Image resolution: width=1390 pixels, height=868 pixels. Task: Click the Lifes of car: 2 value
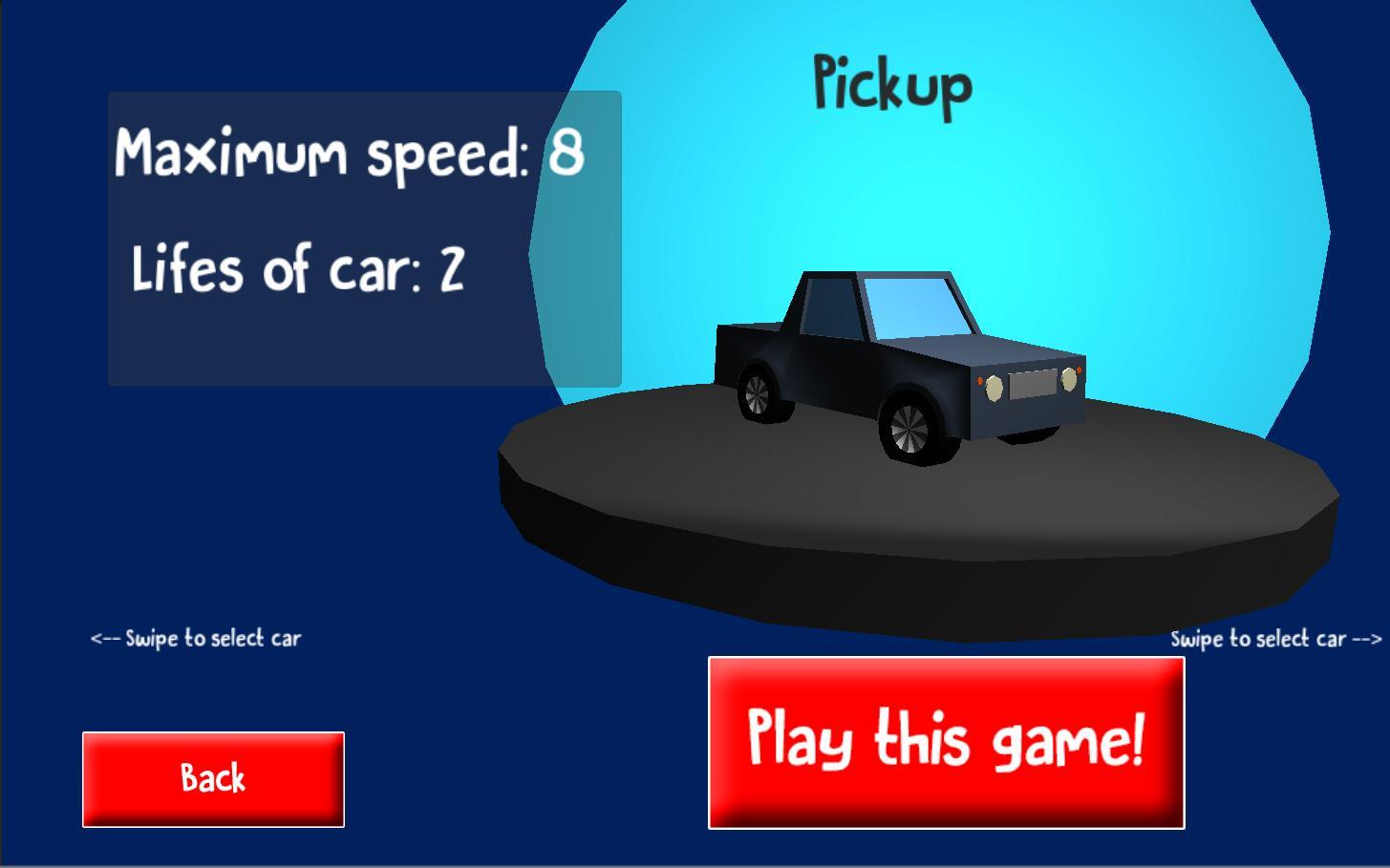coord(450,267)
